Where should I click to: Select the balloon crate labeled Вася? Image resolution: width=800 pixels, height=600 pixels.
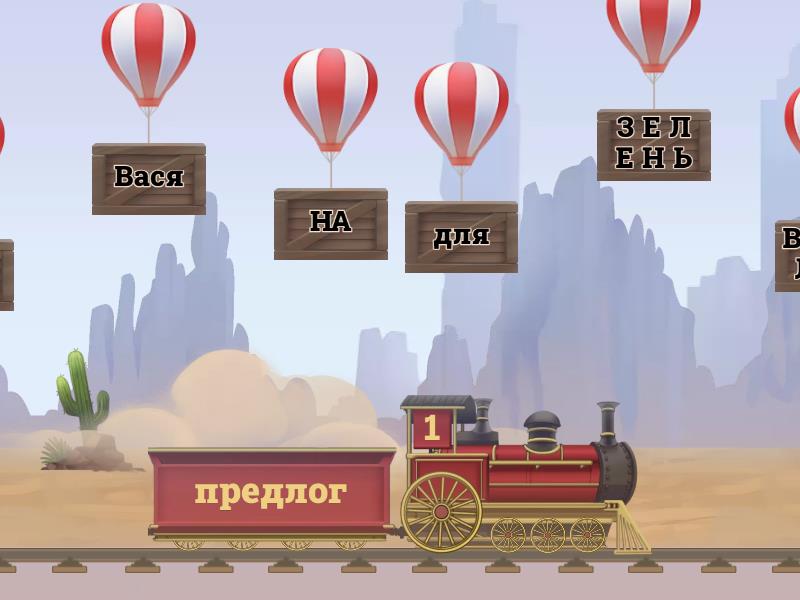tap(149, 178)
